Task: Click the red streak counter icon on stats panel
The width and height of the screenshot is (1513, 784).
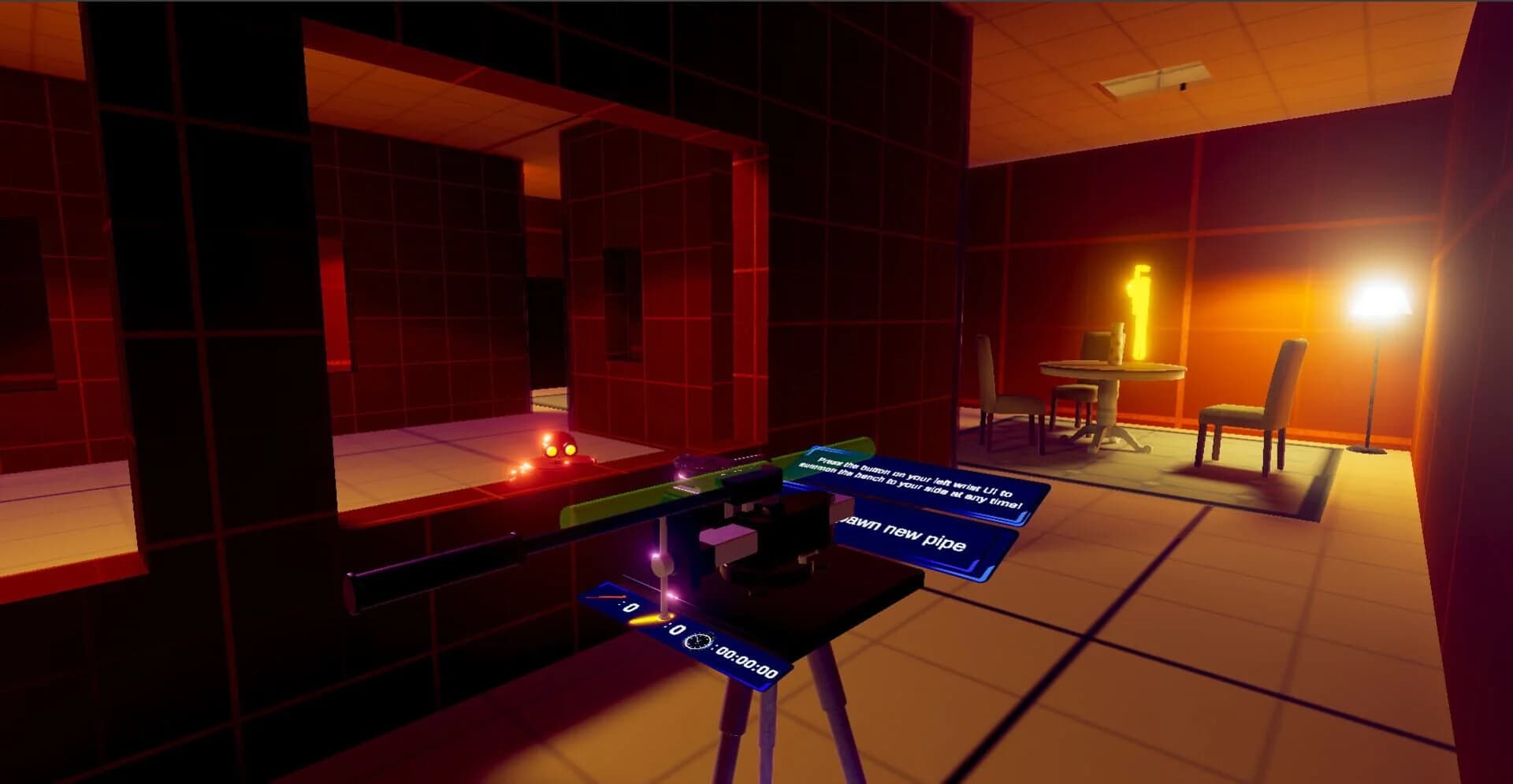Action: pyautogui.click(x=613, y=596)
